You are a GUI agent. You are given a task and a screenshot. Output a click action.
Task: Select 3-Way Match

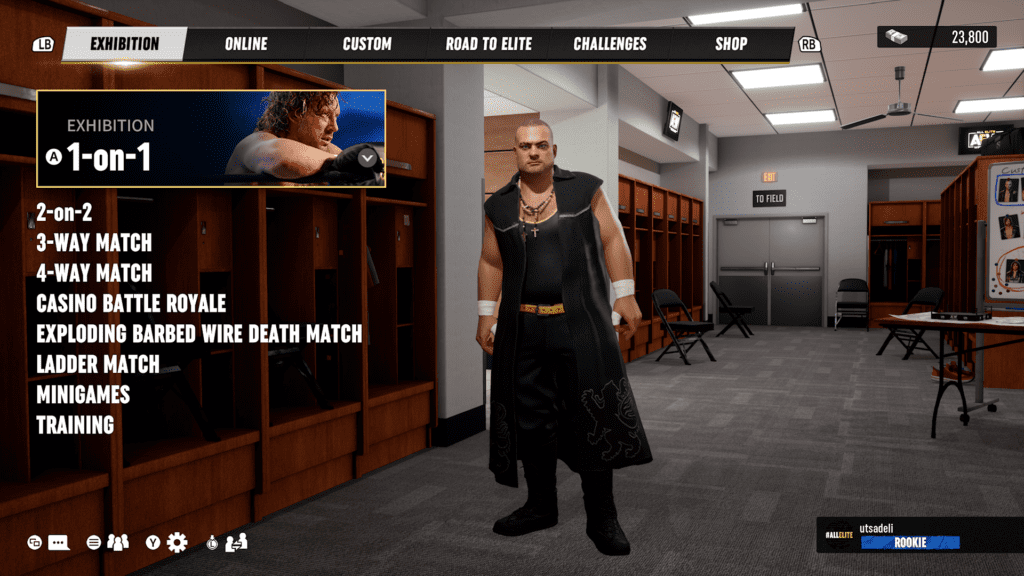pyautogui.click(x=94, y=243)
